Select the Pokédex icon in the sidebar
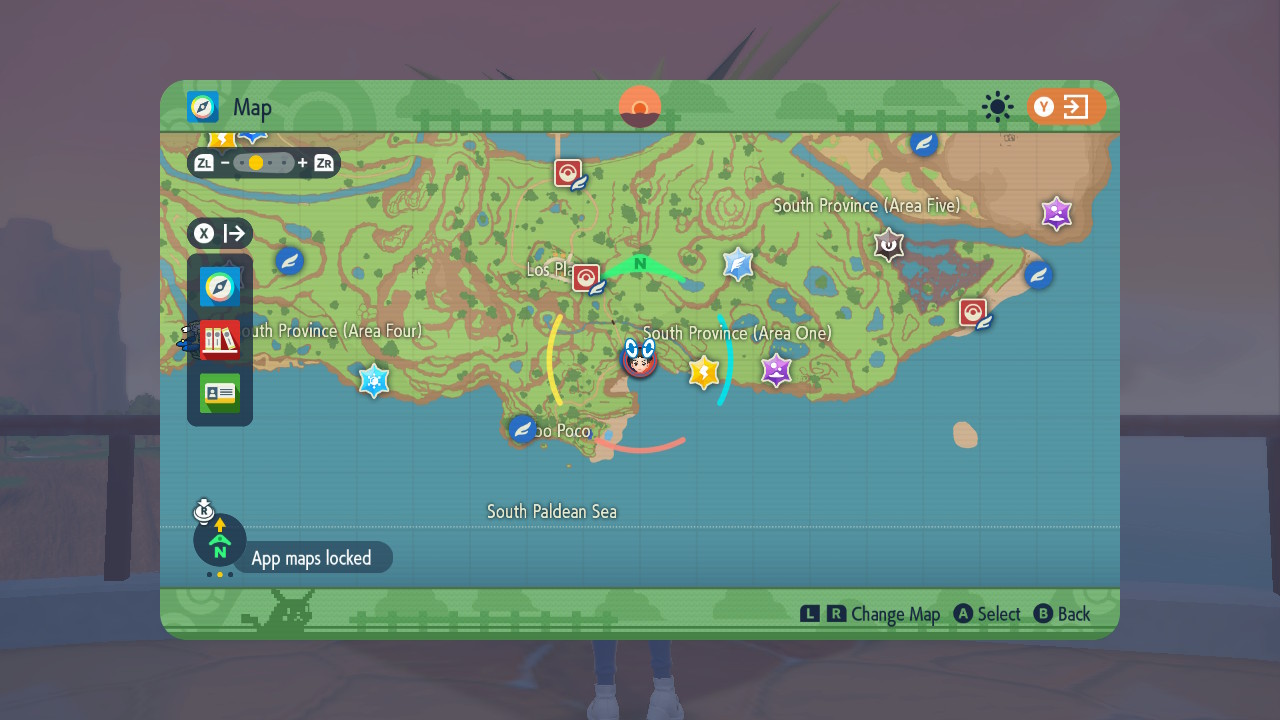1280x720 pixels. pyautogui.click(x=219, y=339)
